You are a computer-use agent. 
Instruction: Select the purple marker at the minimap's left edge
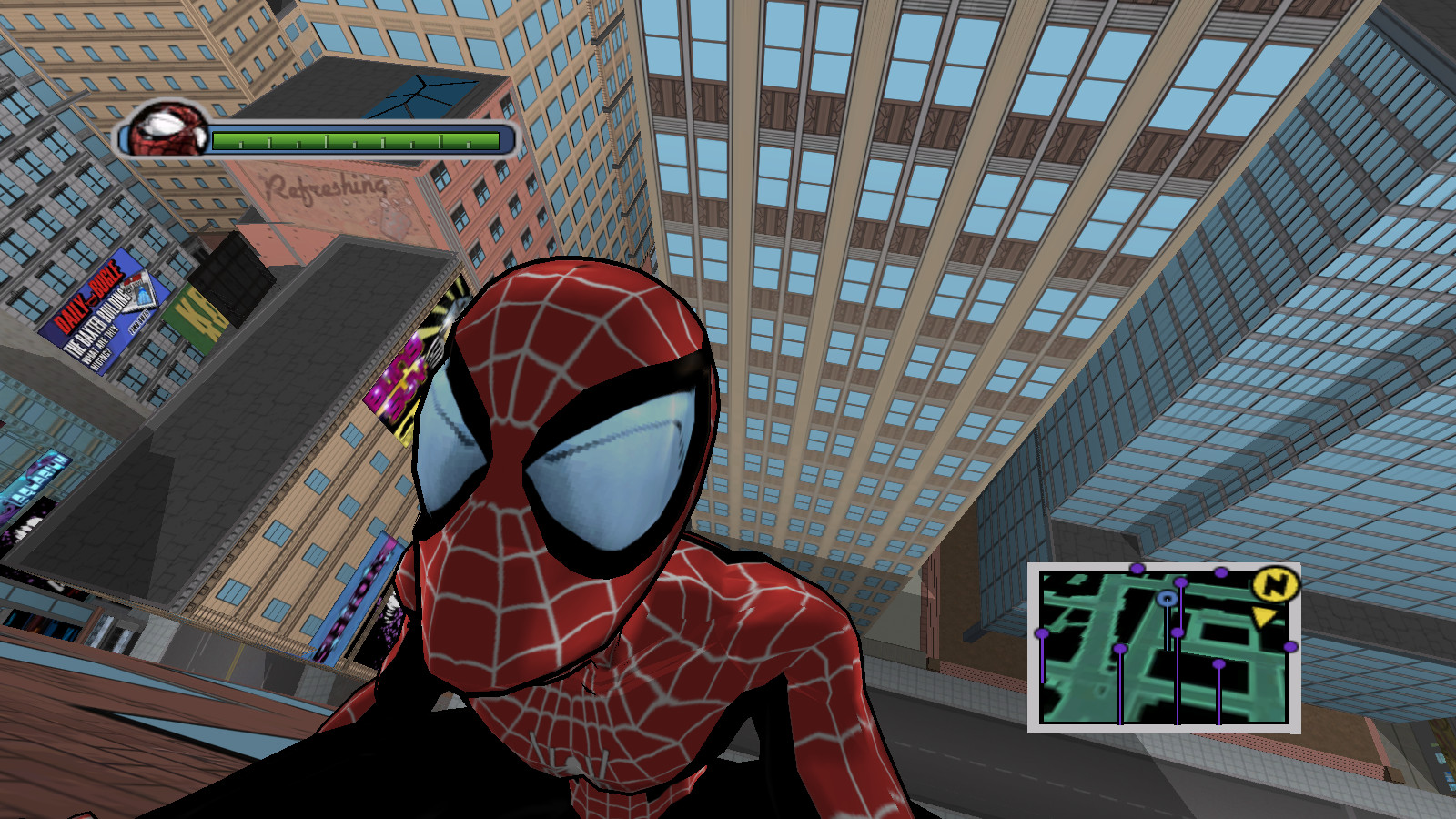(x=1042, y=634)
